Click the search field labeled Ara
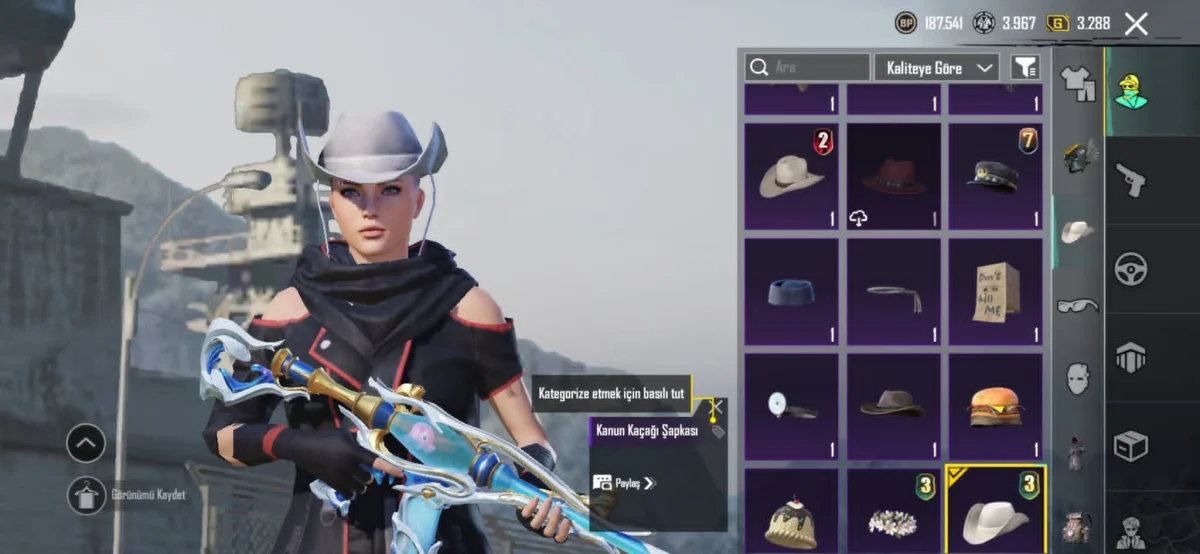Viewport: 1200px width, 554px height. coord(807,67)
